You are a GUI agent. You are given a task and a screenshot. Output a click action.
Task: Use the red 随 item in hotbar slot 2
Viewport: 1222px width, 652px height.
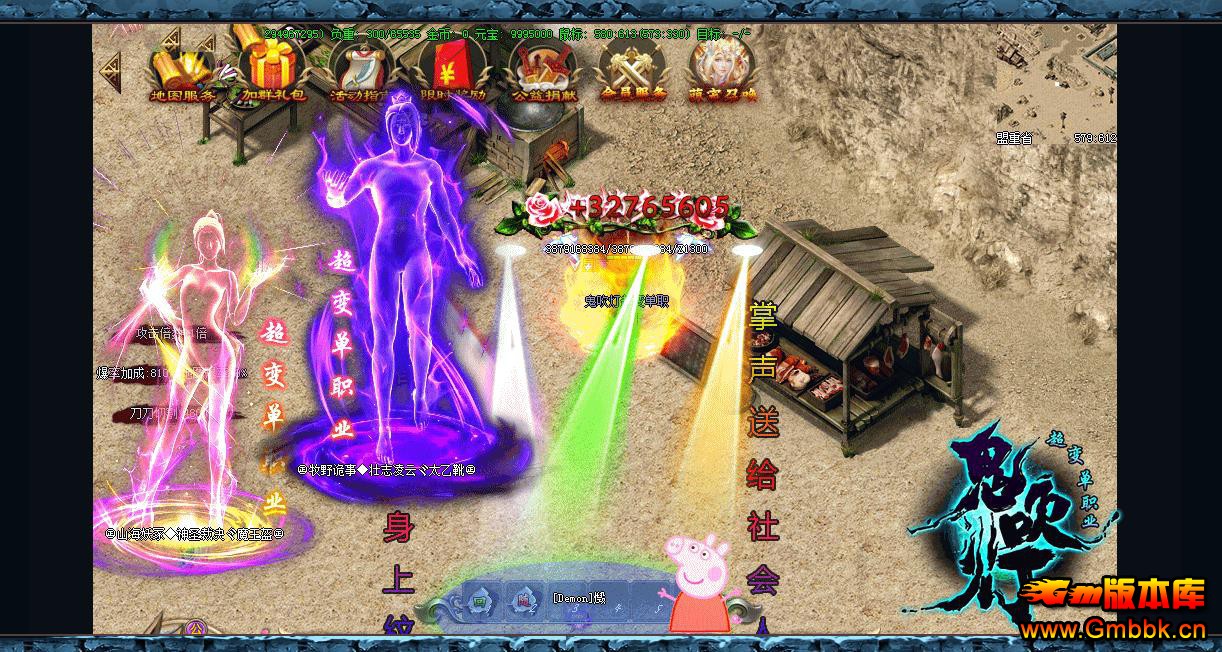521,600
